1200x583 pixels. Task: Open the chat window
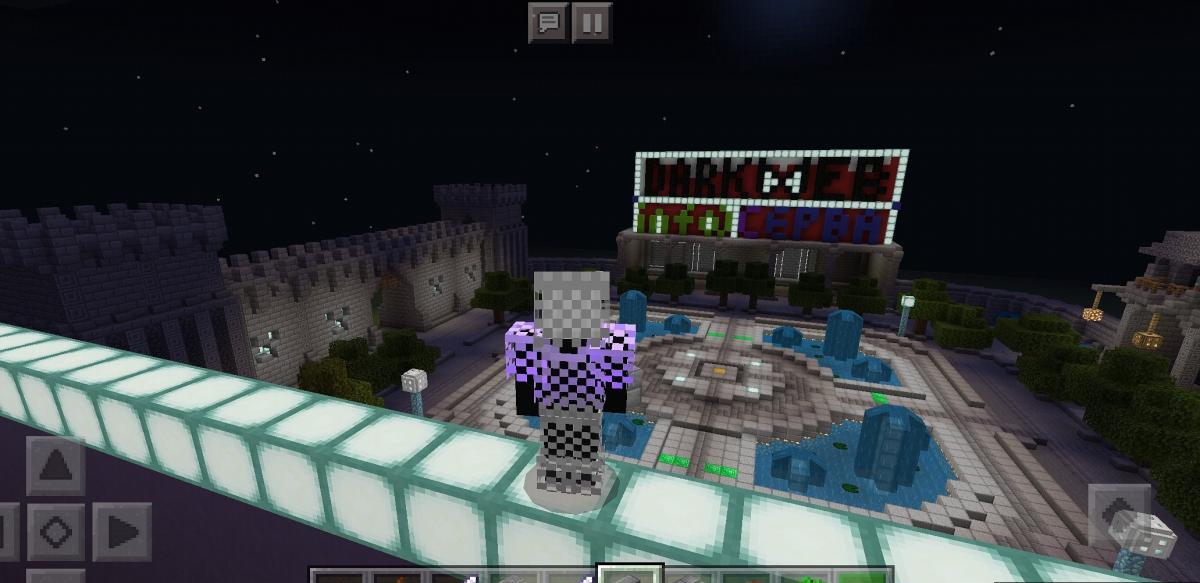(548, 22)
